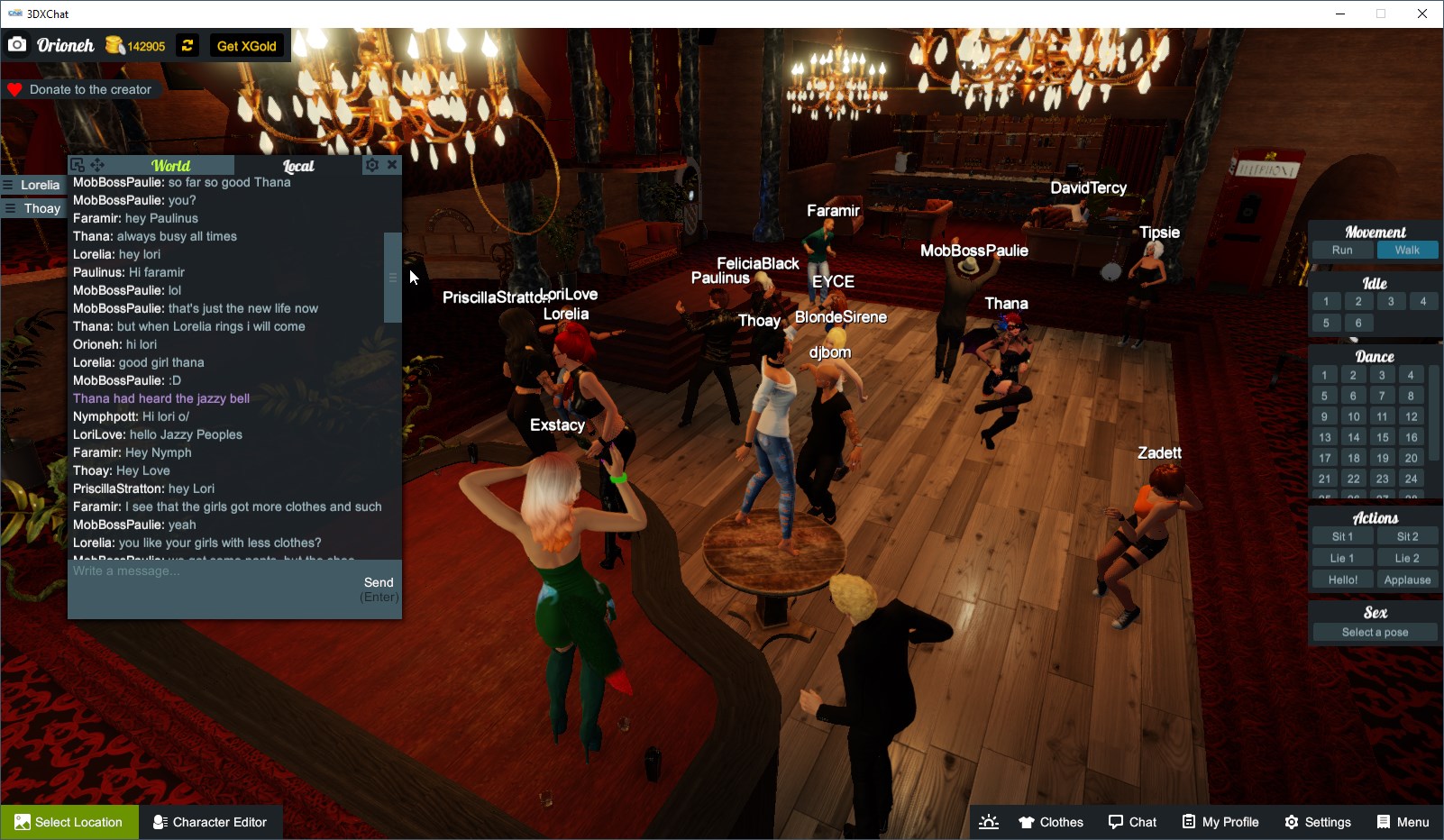Click the move chat window icon
The width and height of the screenshot is (1444, 840).
[x=98, y=165]
